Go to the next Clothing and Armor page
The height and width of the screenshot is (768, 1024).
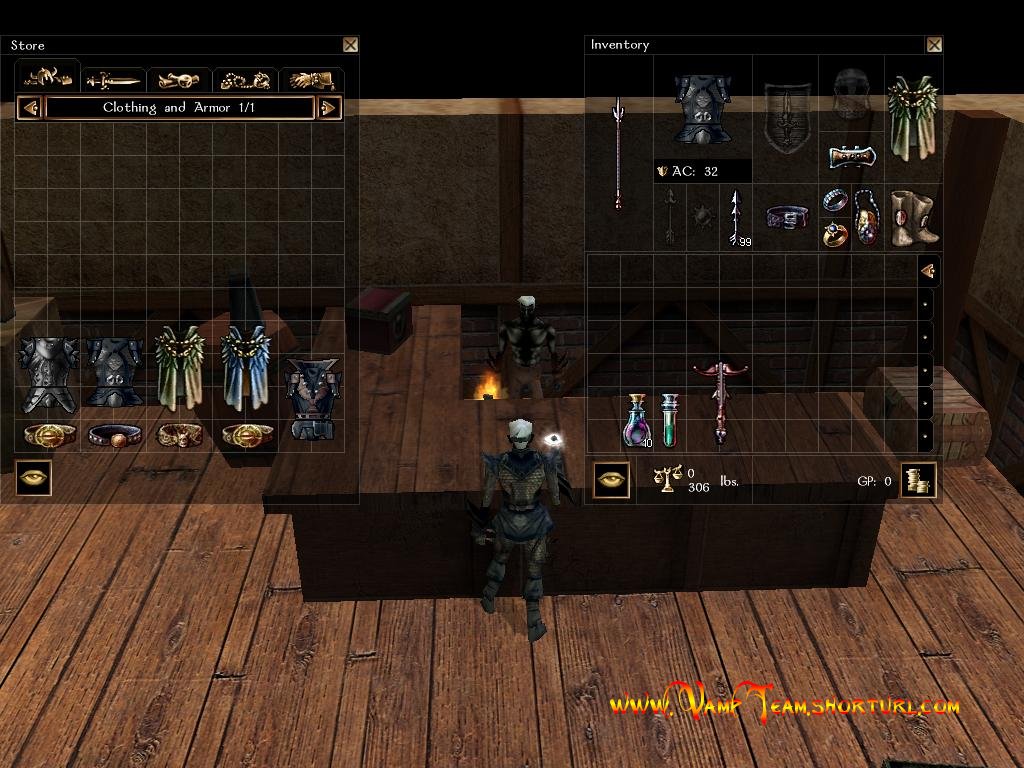click(330, 108)
